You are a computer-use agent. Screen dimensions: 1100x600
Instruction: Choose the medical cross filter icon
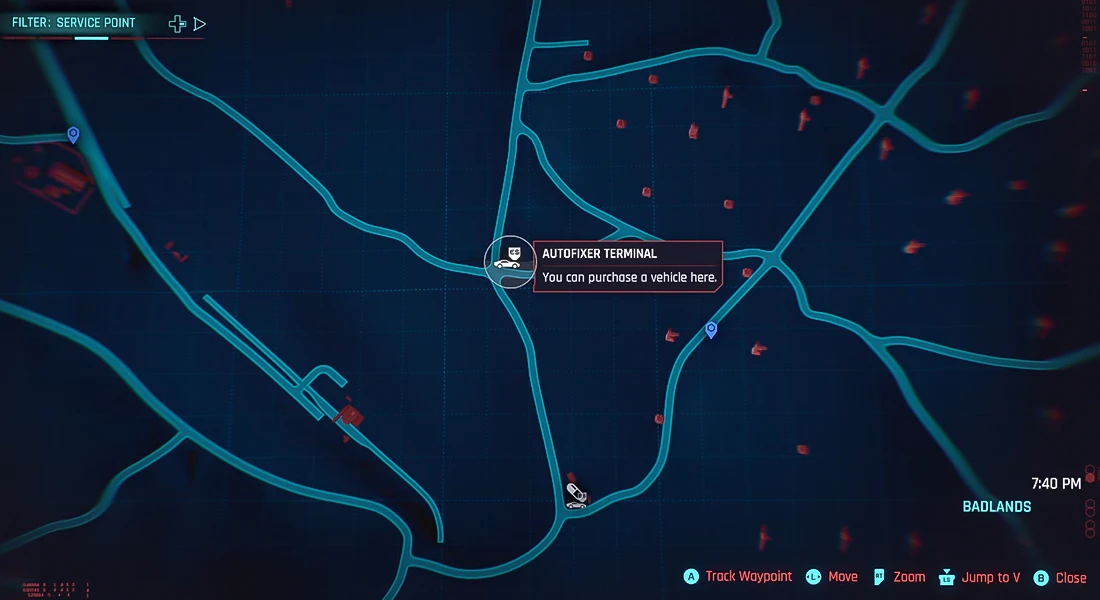(177, 23)
